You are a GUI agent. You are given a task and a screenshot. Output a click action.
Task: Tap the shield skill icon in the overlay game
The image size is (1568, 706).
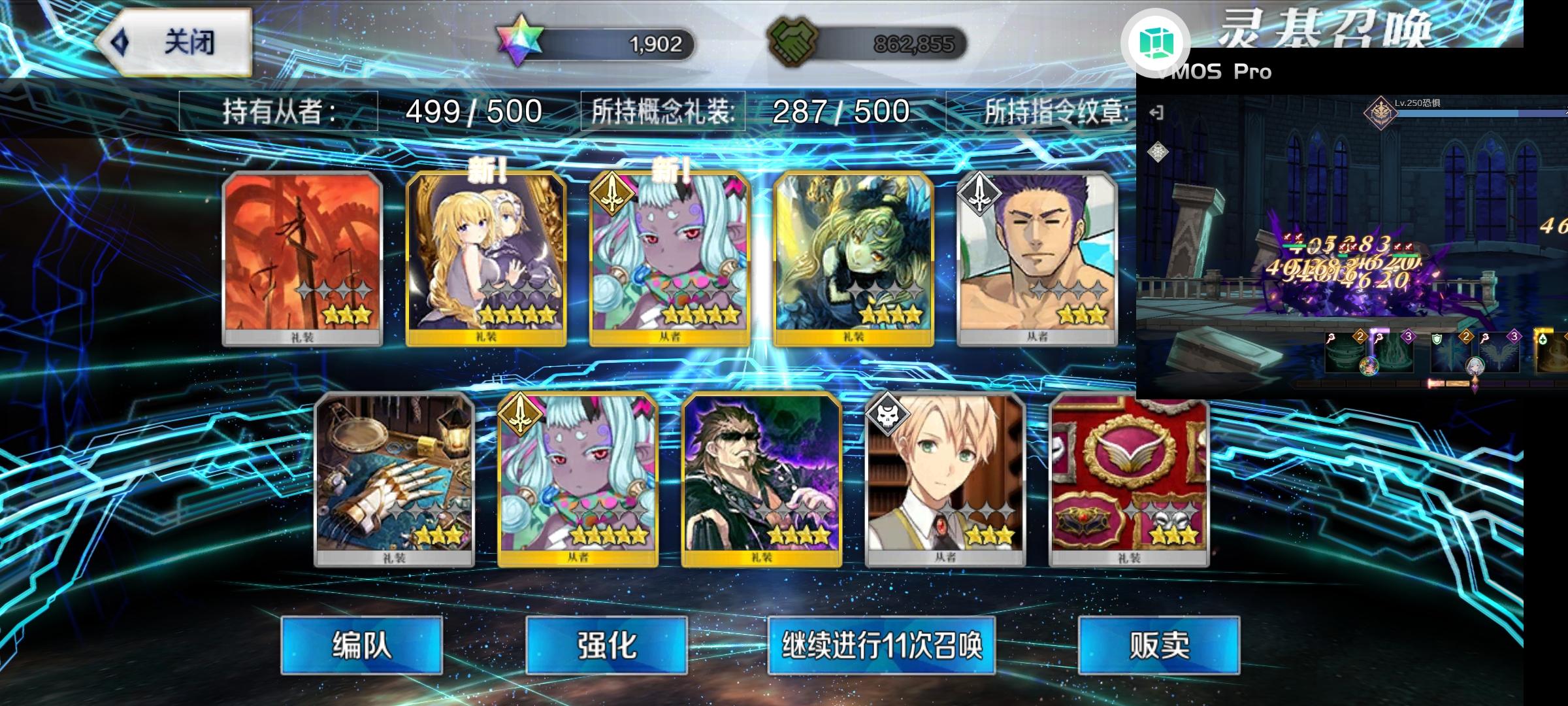pyautogui.click(x=1436, y=338)
